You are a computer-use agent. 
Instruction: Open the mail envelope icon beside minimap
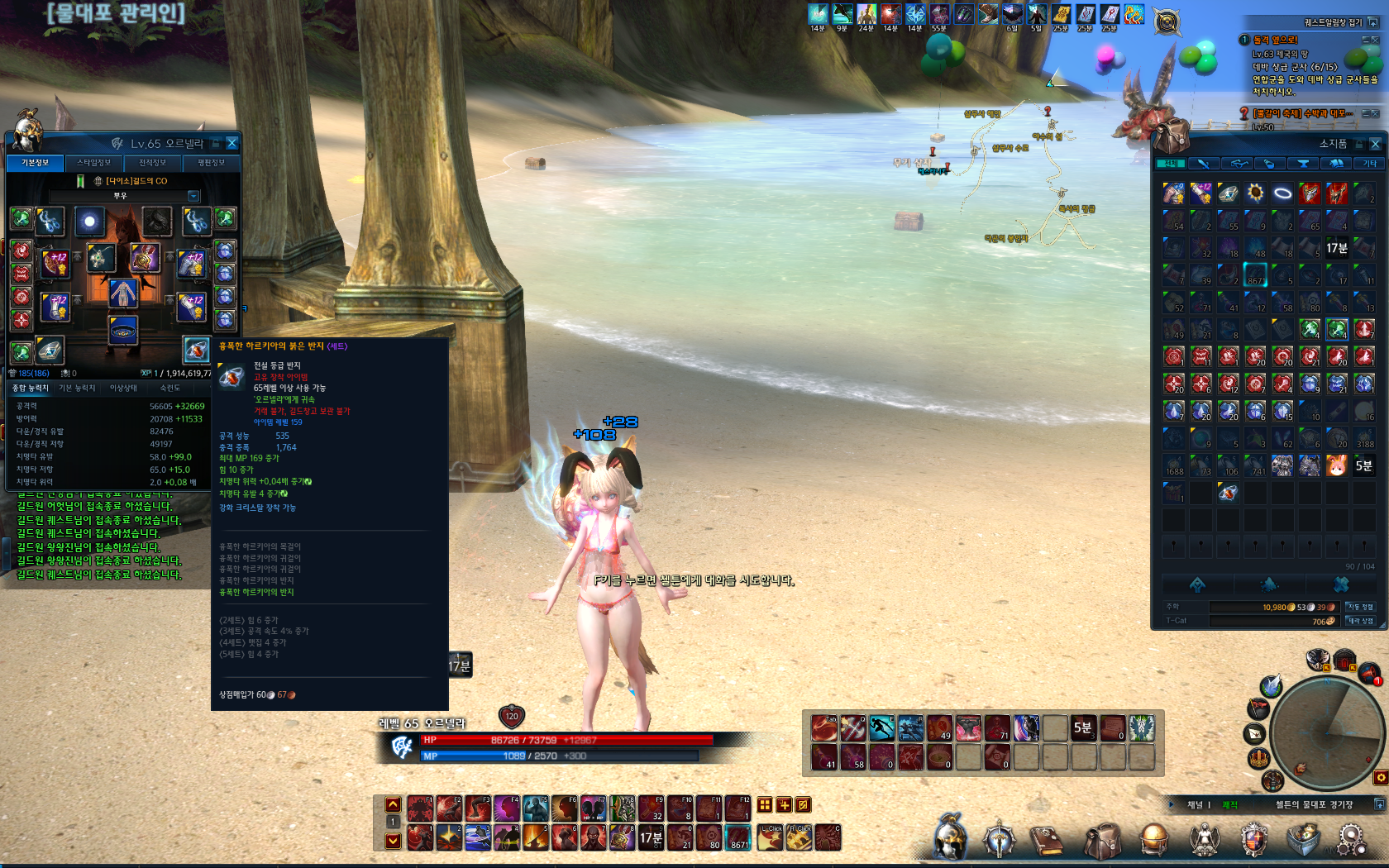[x=1255, y=733]
